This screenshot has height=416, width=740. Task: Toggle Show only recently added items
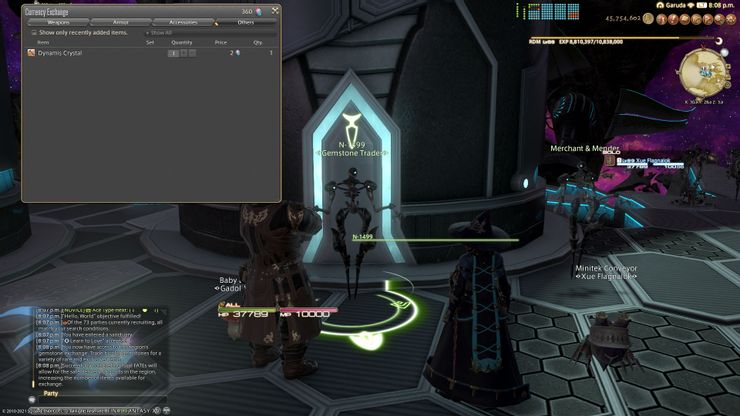click(34, 32)
